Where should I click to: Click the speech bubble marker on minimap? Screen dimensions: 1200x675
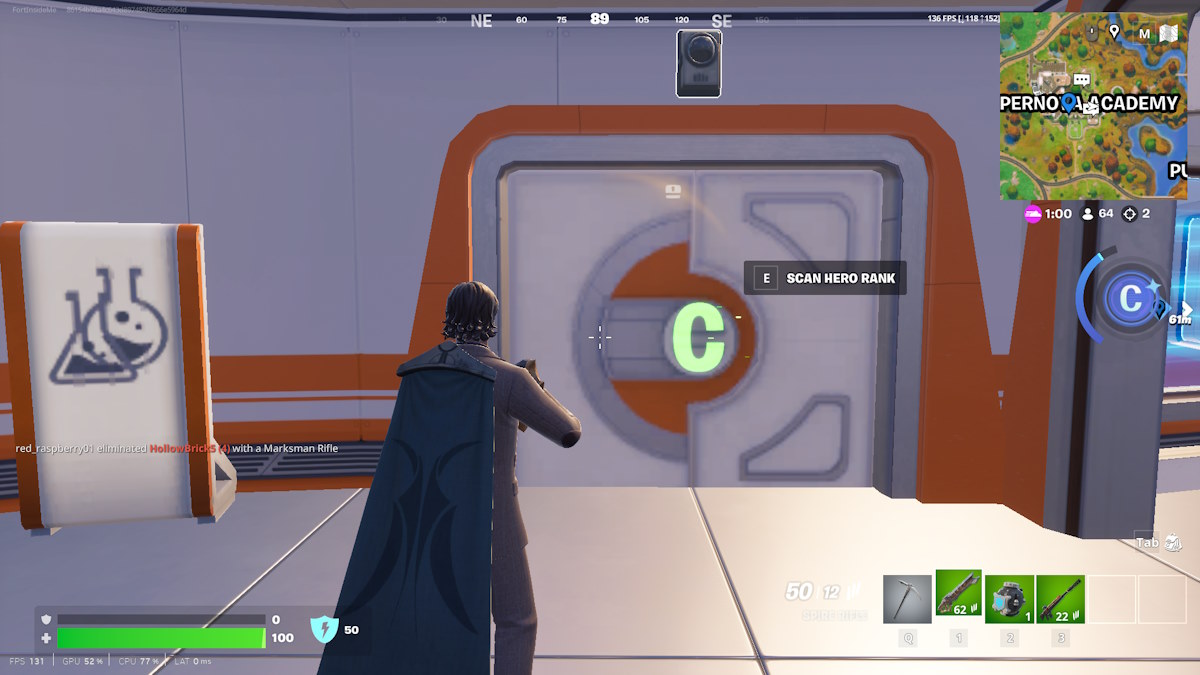(1081, 80)
